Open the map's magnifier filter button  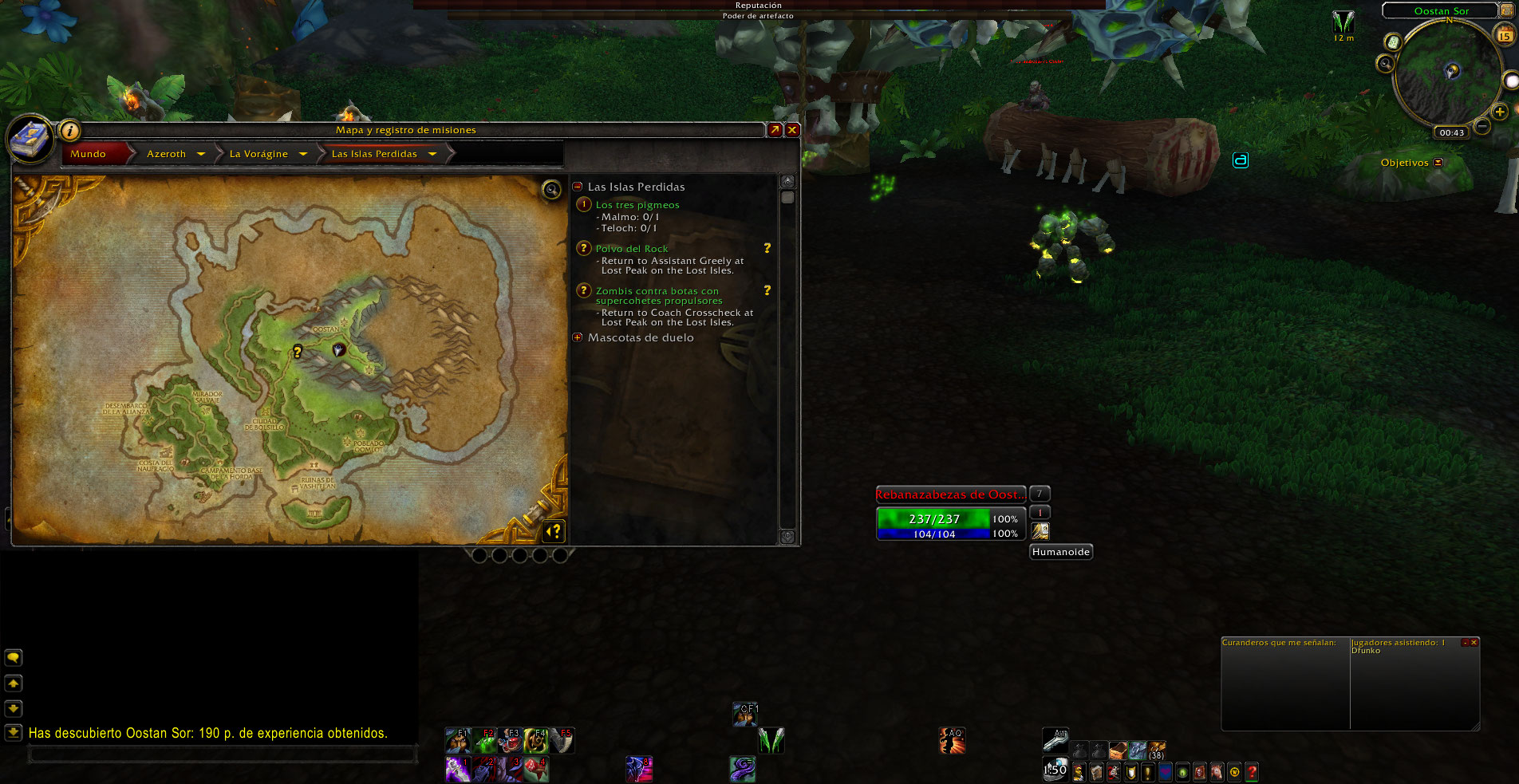point(551,189)
